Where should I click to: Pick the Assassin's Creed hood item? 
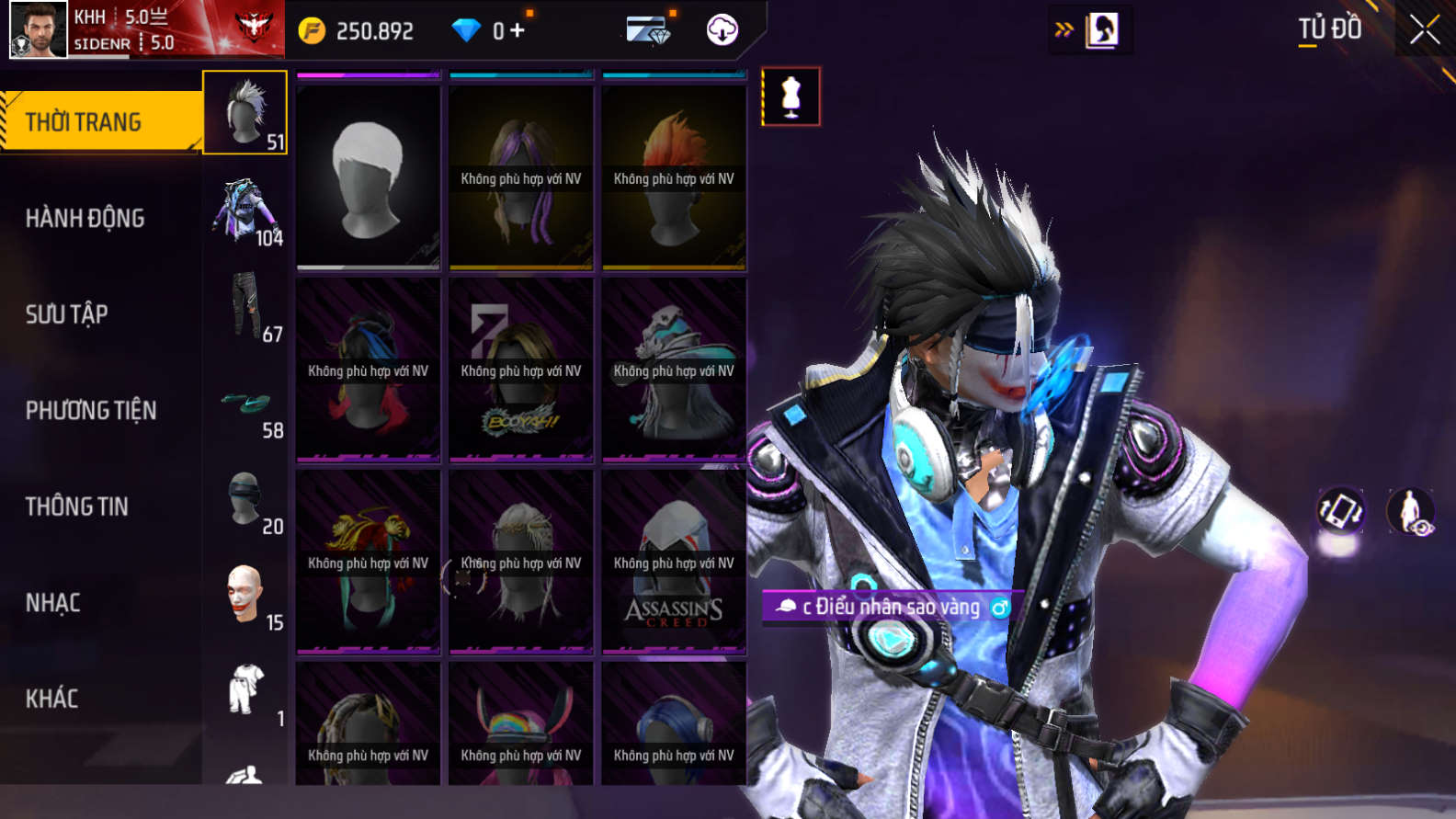674,563
